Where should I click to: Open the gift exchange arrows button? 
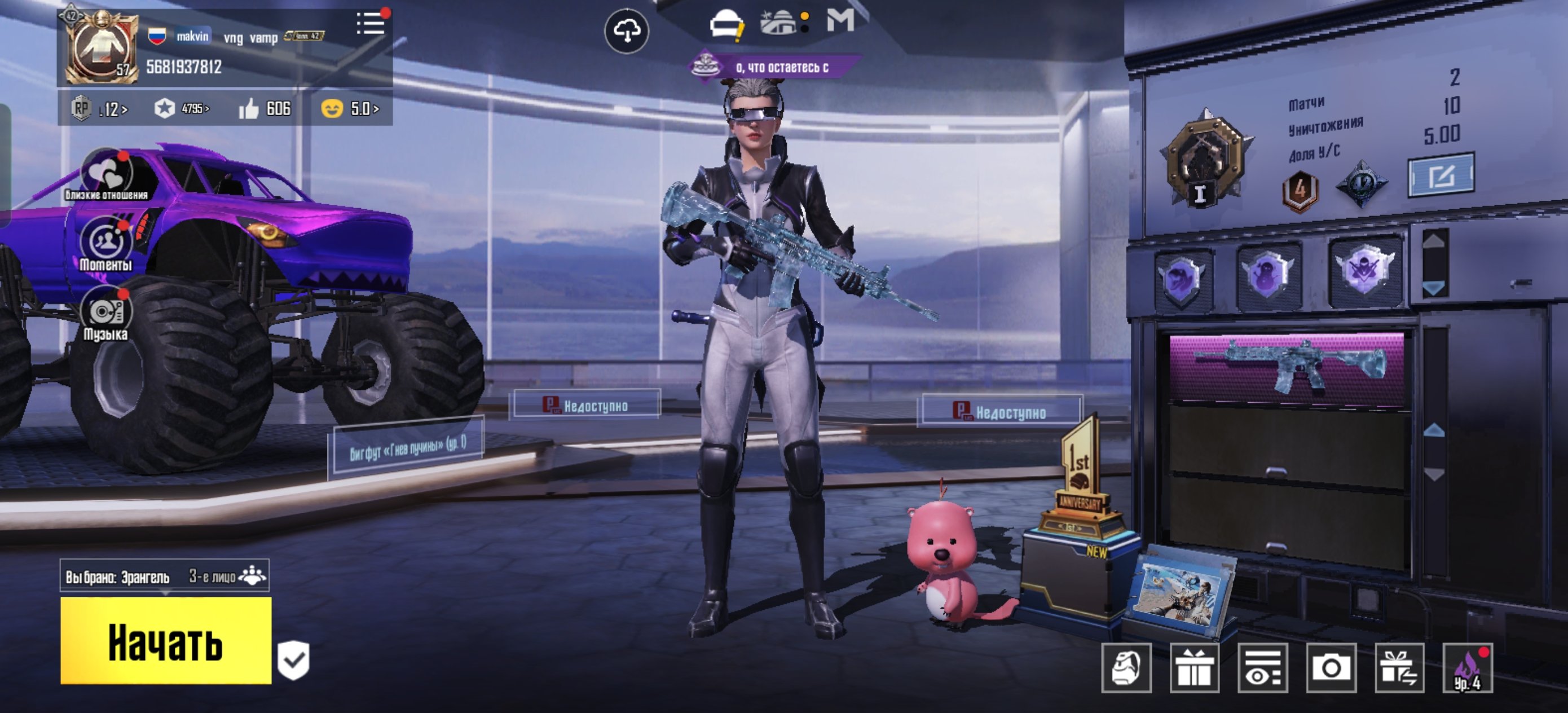coord(1399,668)
